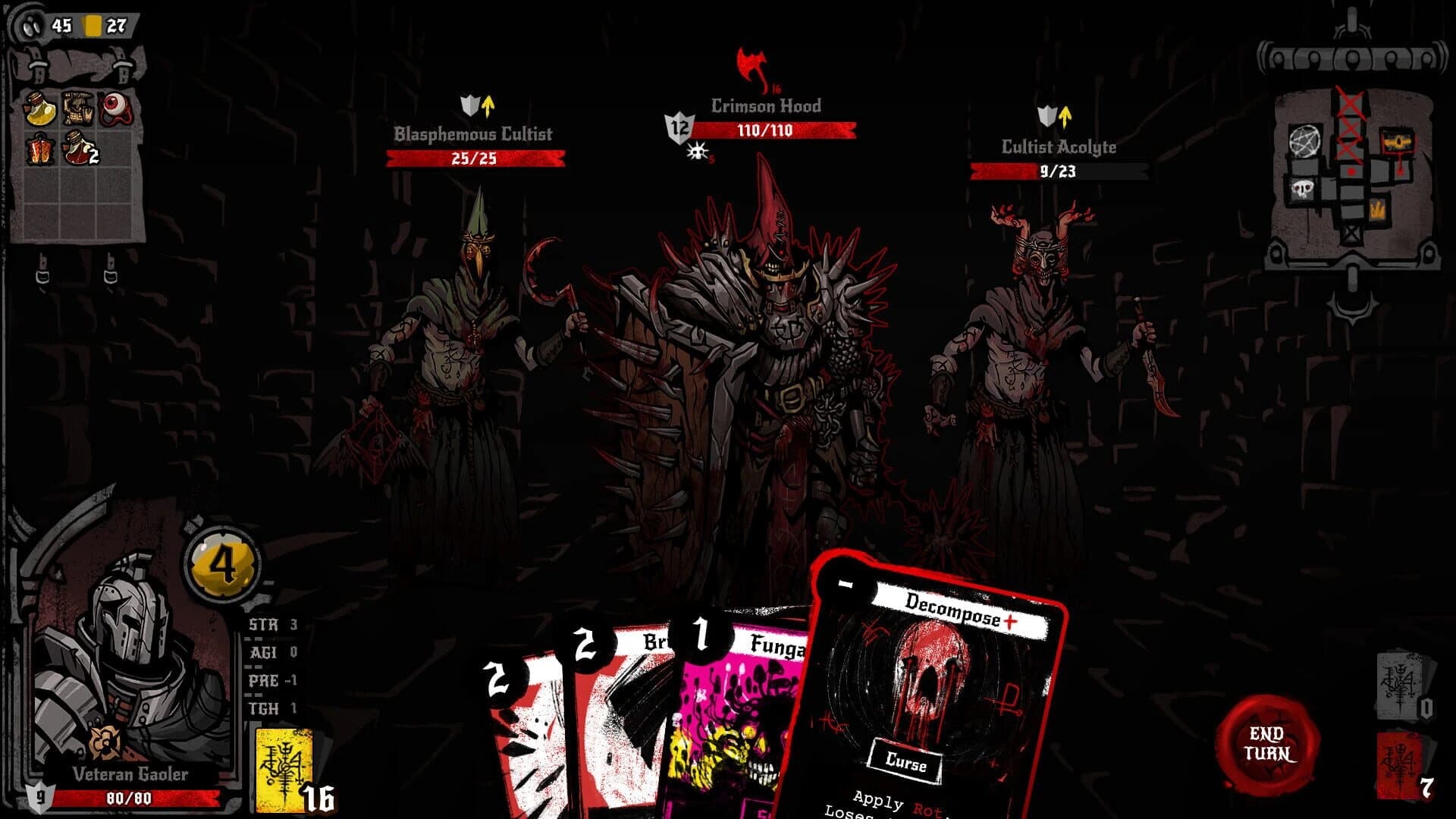Viewport: 1456px width, 819px height.
Task: Select the yellow potion in the backpack
Action: [x=40, y=108]
